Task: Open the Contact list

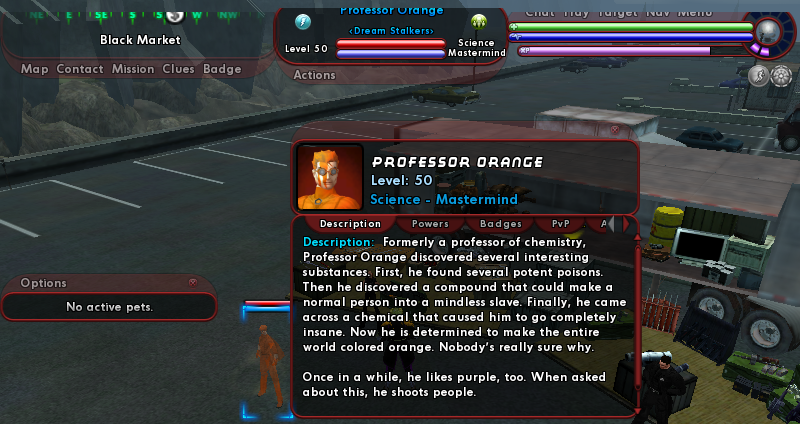Action: tap(80, 69)
